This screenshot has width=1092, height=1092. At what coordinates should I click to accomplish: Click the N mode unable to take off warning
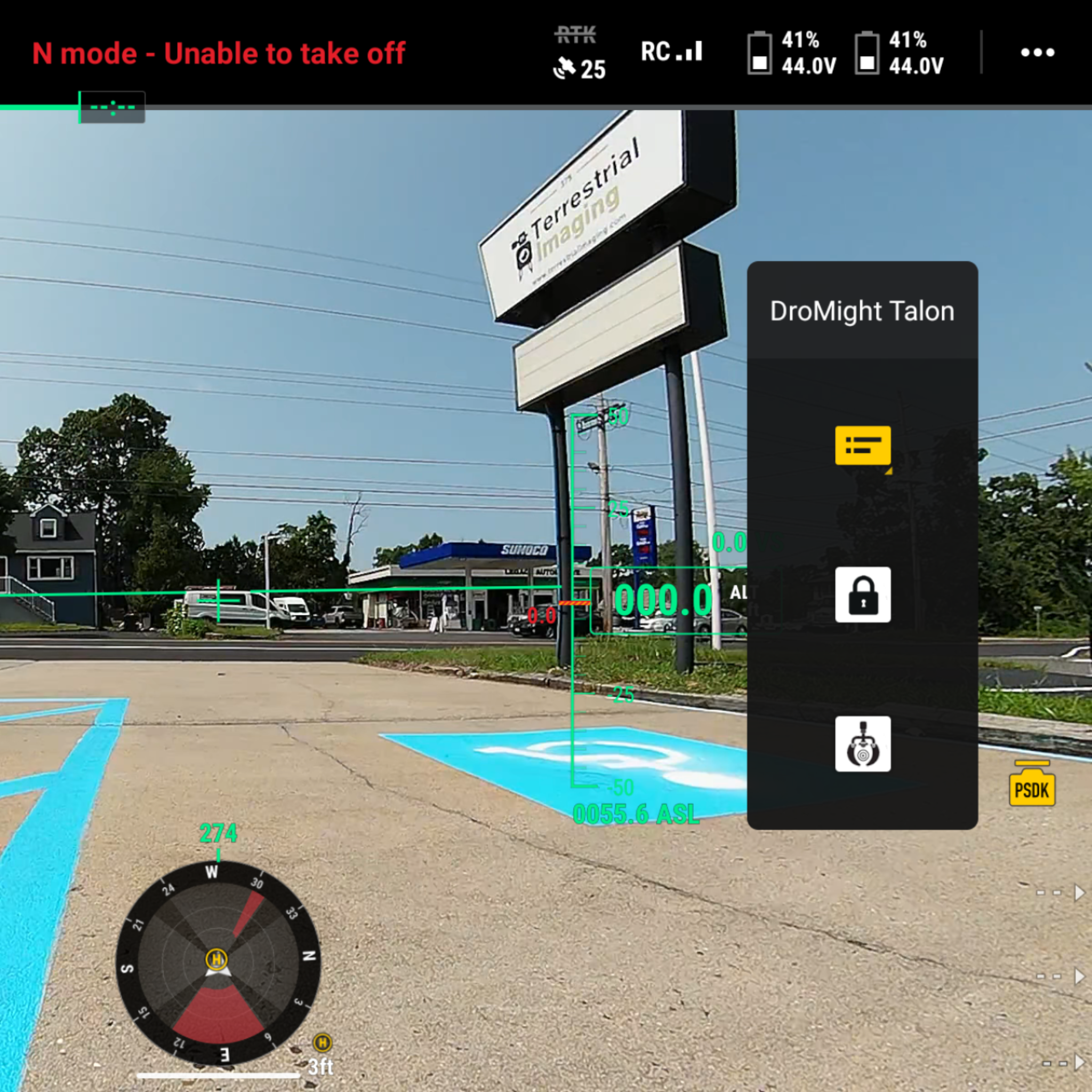click(219, 54)
